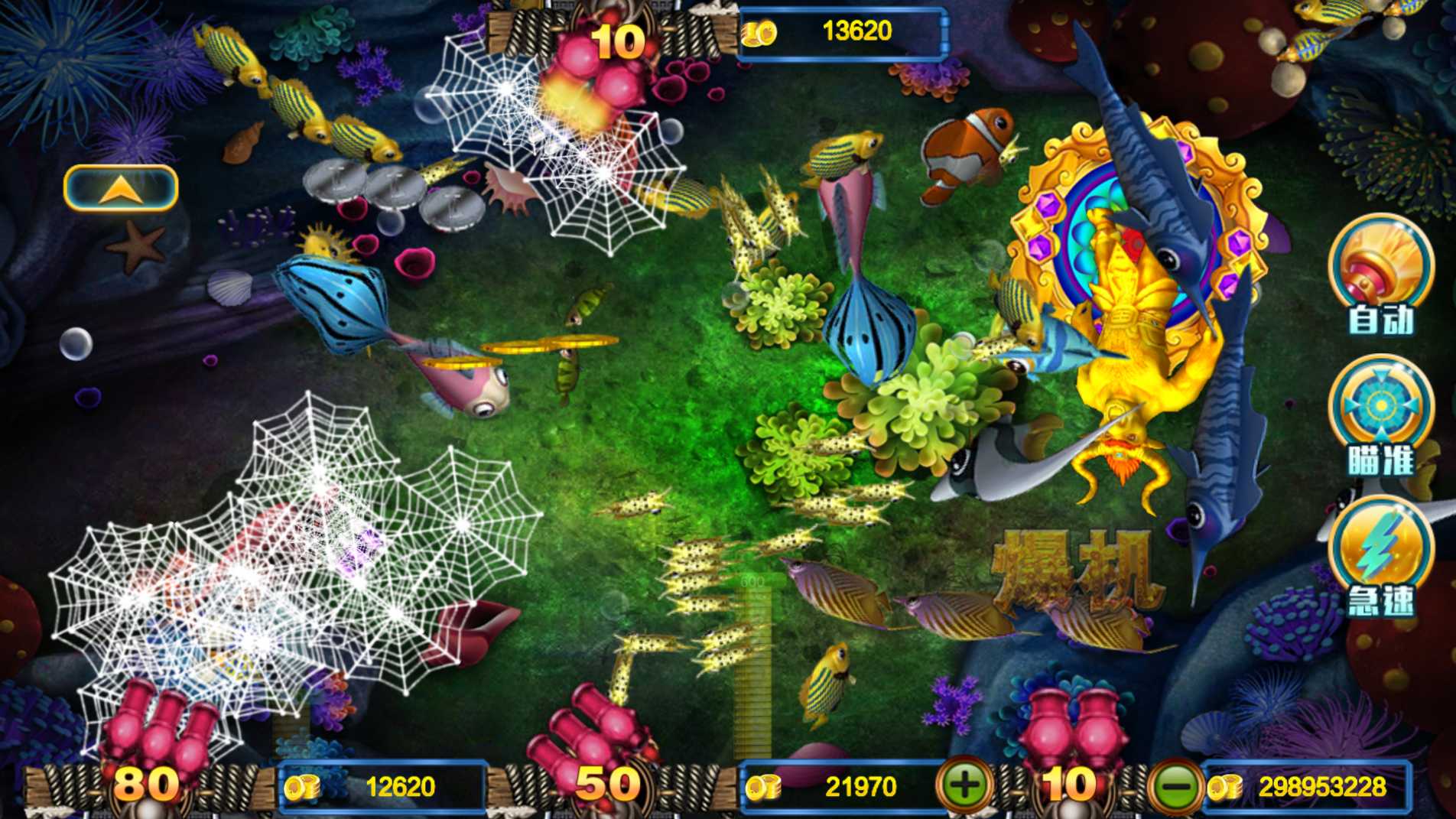Decrease cannon bet with green minus button
This screenshot has height=819, width=1456.
pos(1176,785)
